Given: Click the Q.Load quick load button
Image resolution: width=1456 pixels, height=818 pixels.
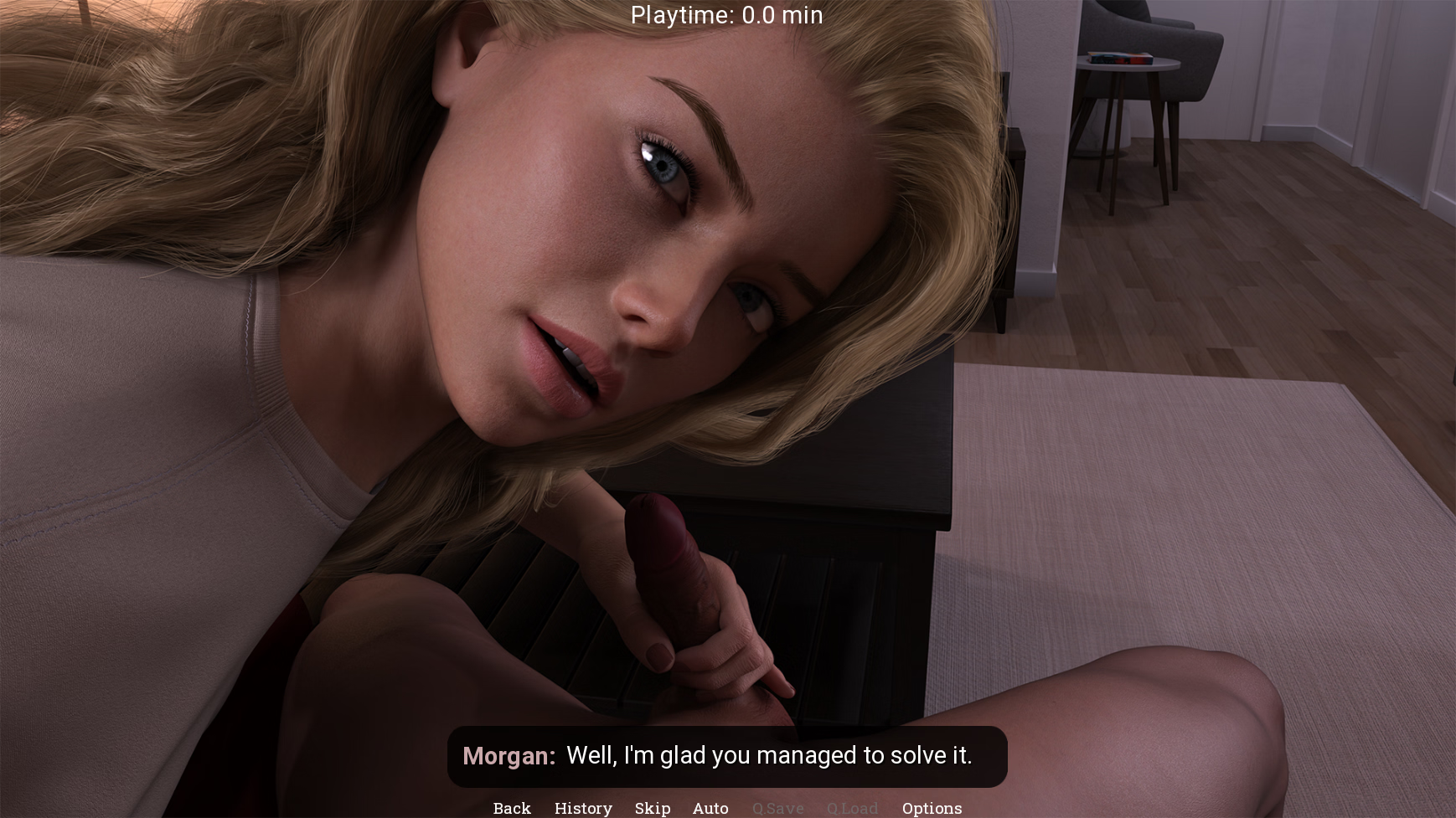Looking at the screenshot, I should [x=852, y=808].
